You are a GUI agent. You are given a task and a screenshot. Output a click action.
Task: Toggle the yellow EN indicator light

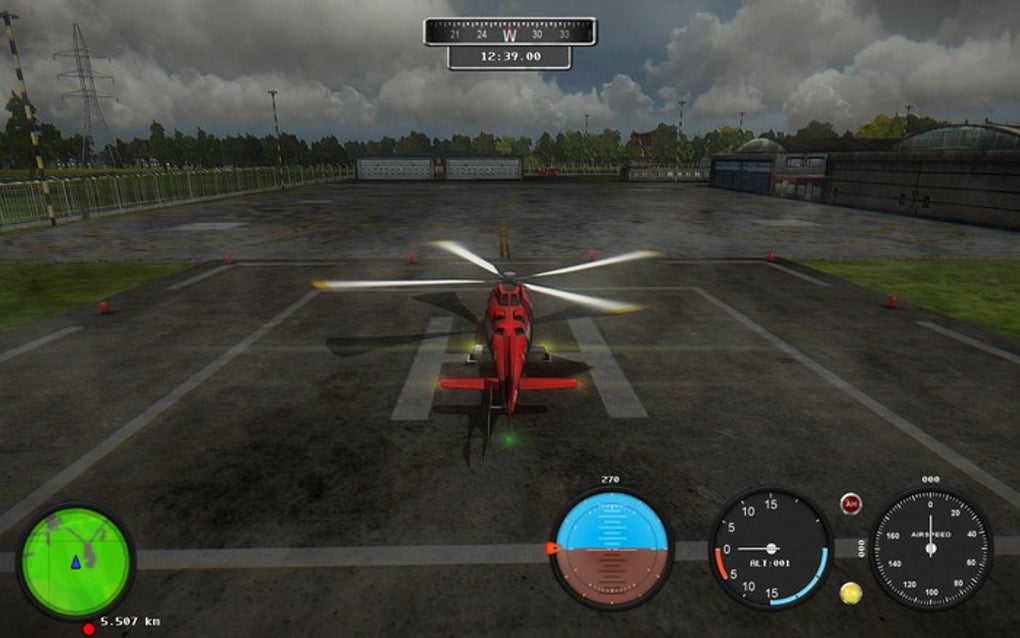[851, 592]
